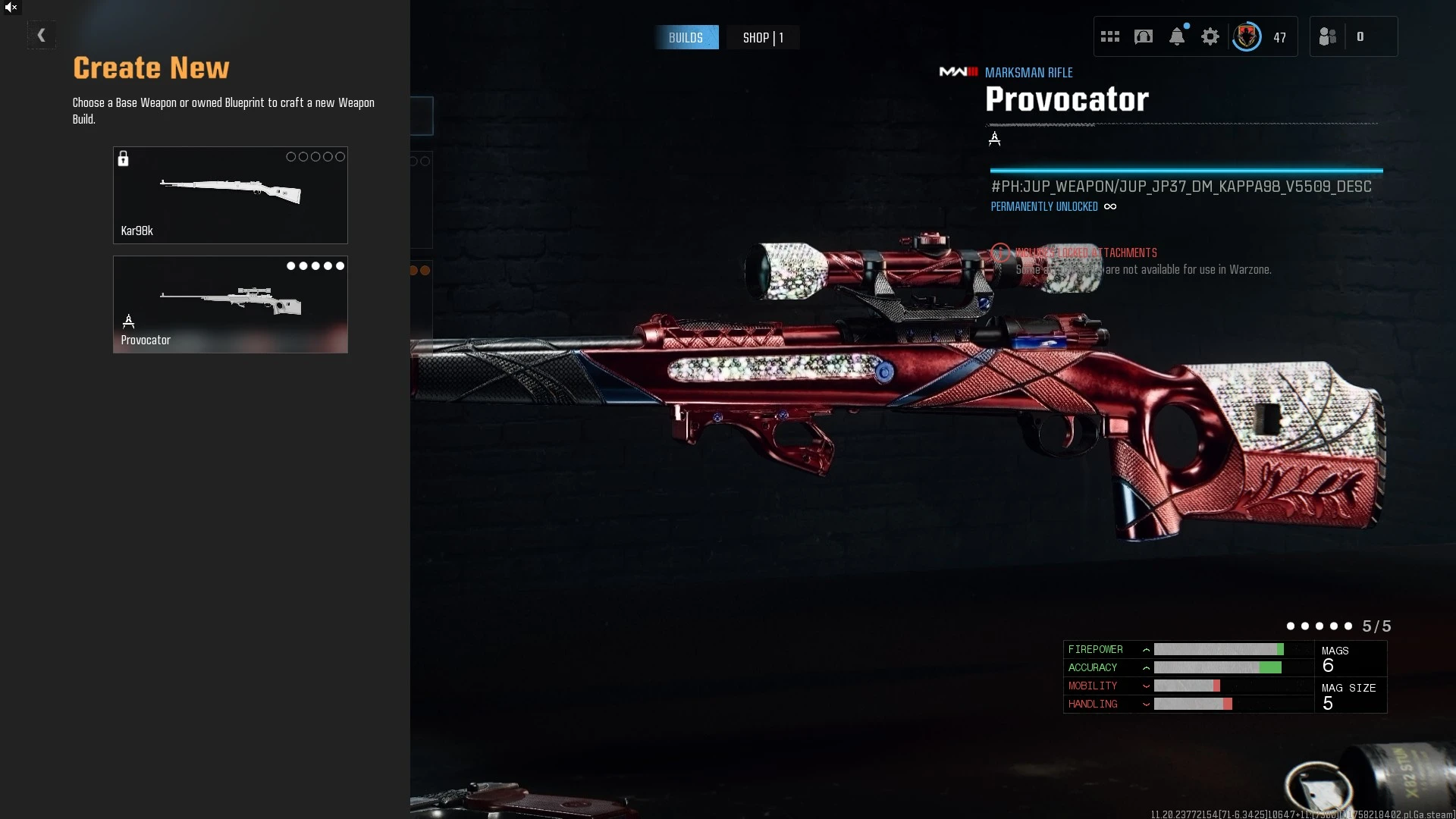Open the Shop tab

[x=762, y=37]
